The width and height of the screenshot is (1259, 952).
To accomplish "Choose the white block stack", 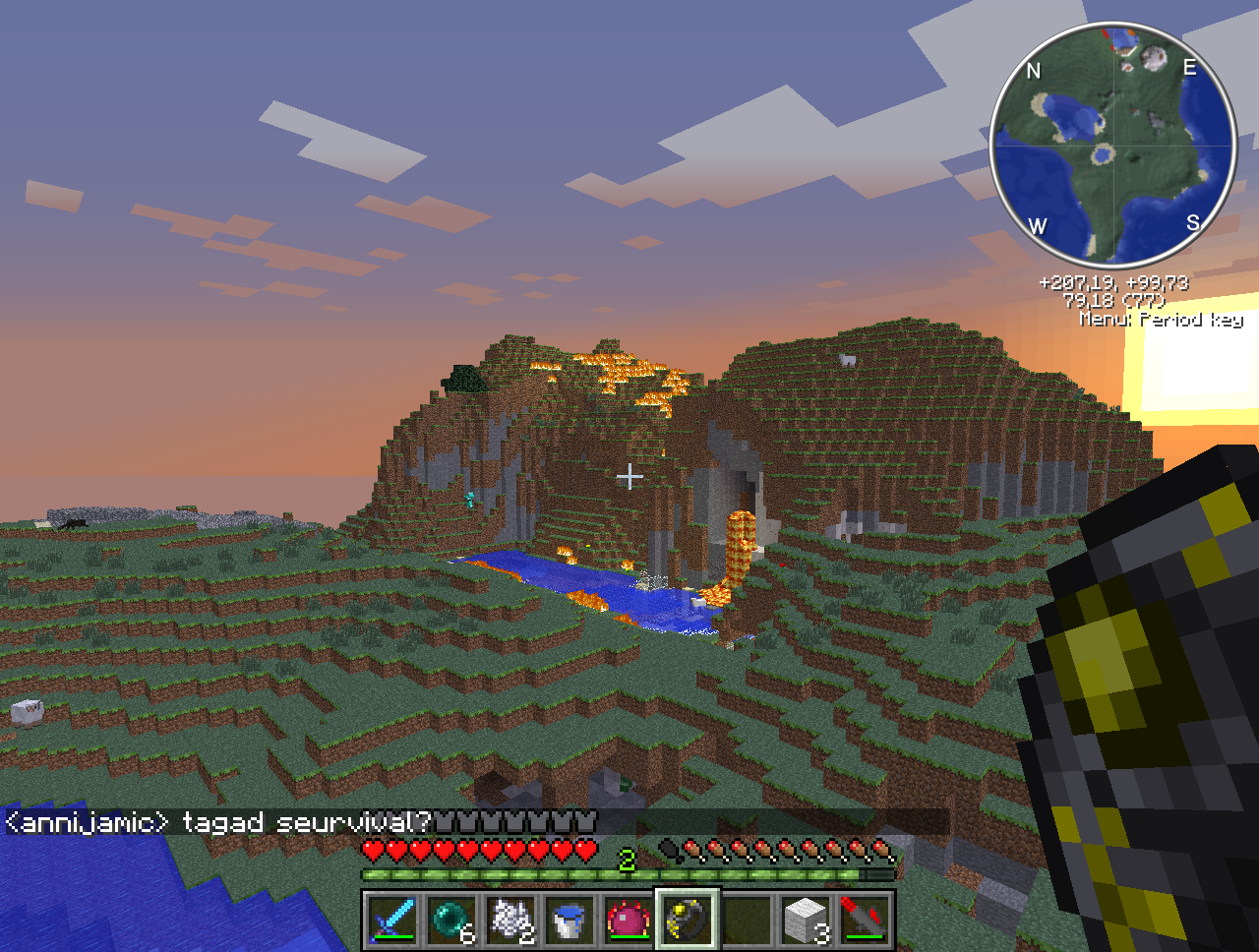I will tap(806, 921).
